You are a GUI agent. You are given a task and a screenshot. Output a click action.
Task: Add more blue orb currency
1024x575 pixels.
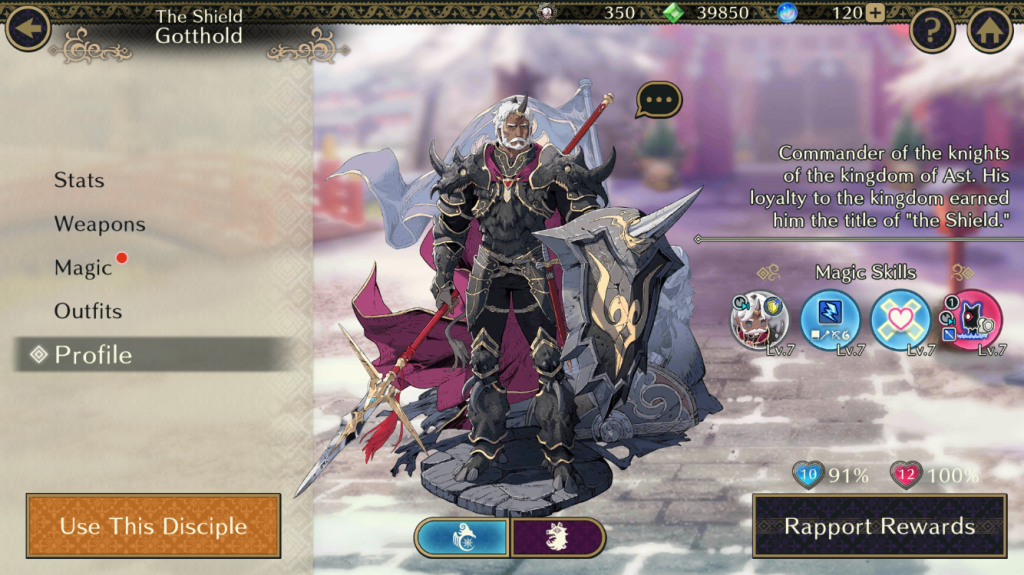coord(875,13)
